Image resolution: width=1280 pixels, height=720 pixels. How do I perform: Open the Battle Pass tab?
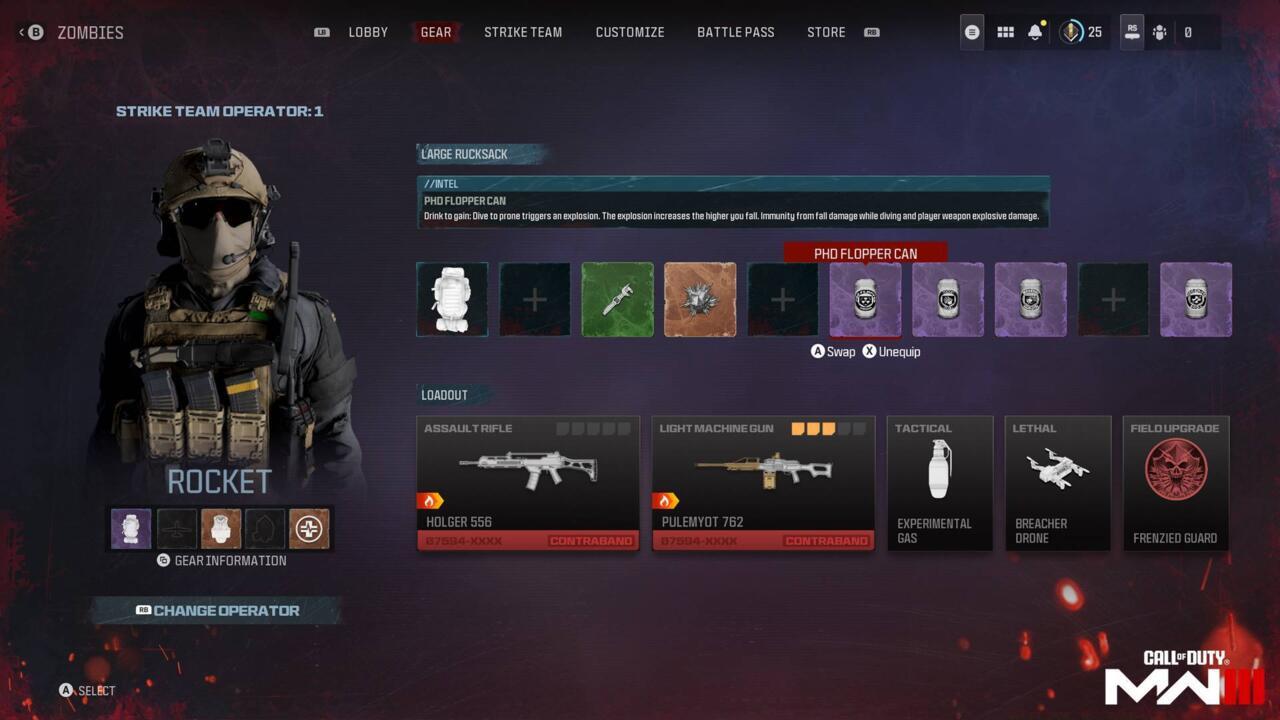tap(736, 31)
